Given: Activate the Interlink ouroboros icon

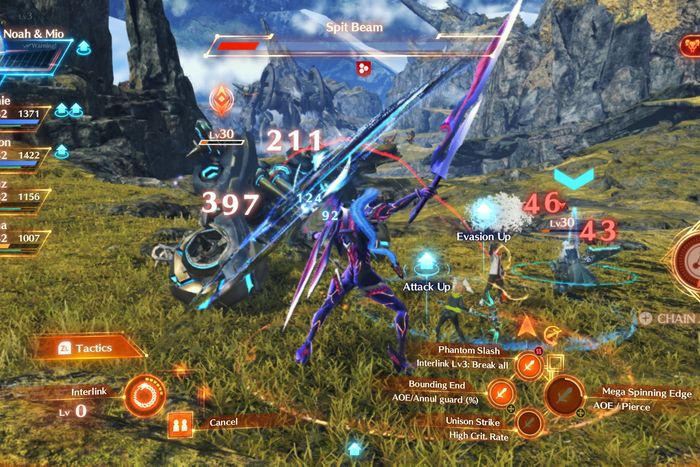Looking at the screenshot, I should click(x=146, y=396).
